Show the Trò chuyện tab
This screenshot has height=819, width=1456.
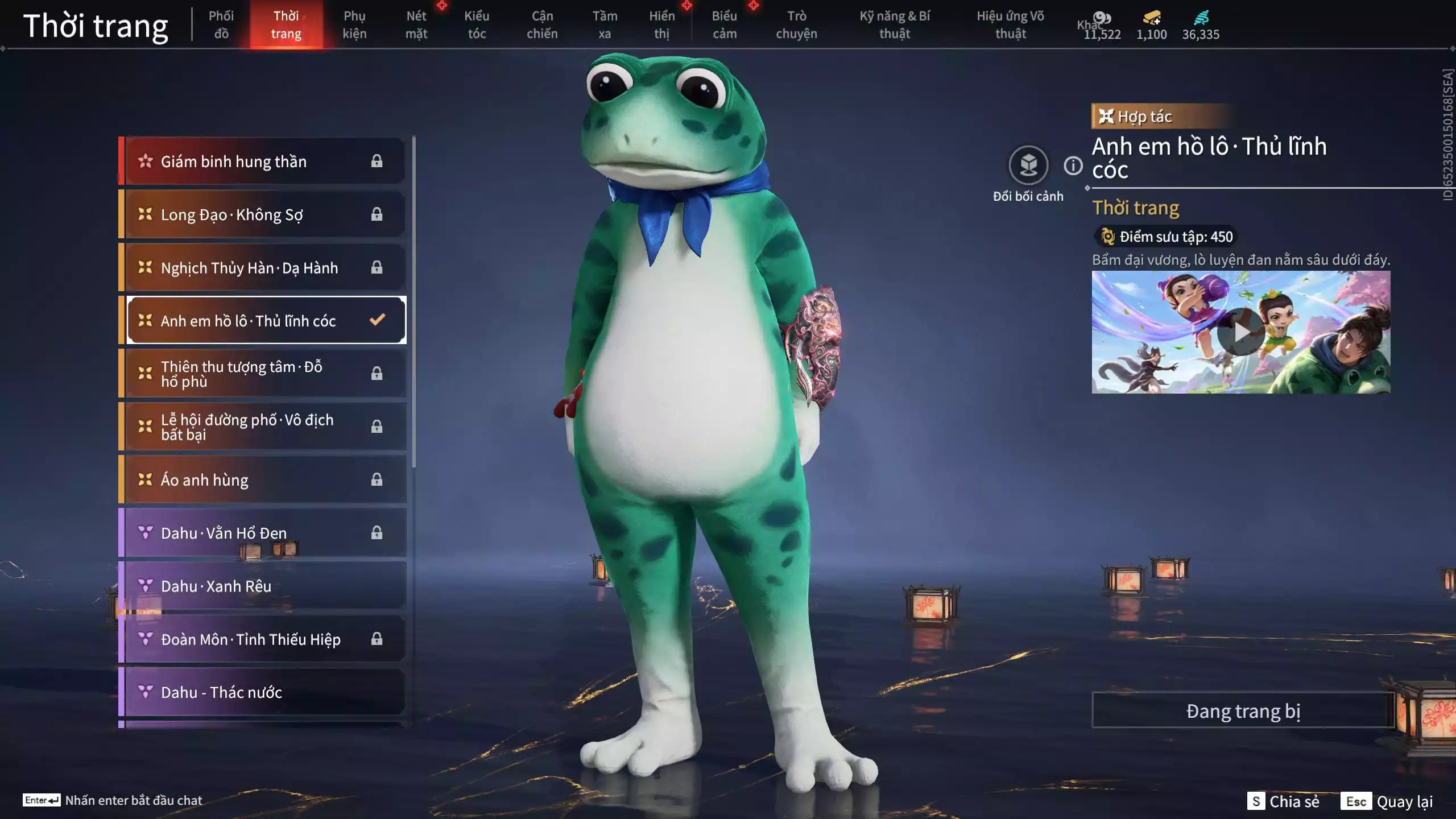[796, 25]
